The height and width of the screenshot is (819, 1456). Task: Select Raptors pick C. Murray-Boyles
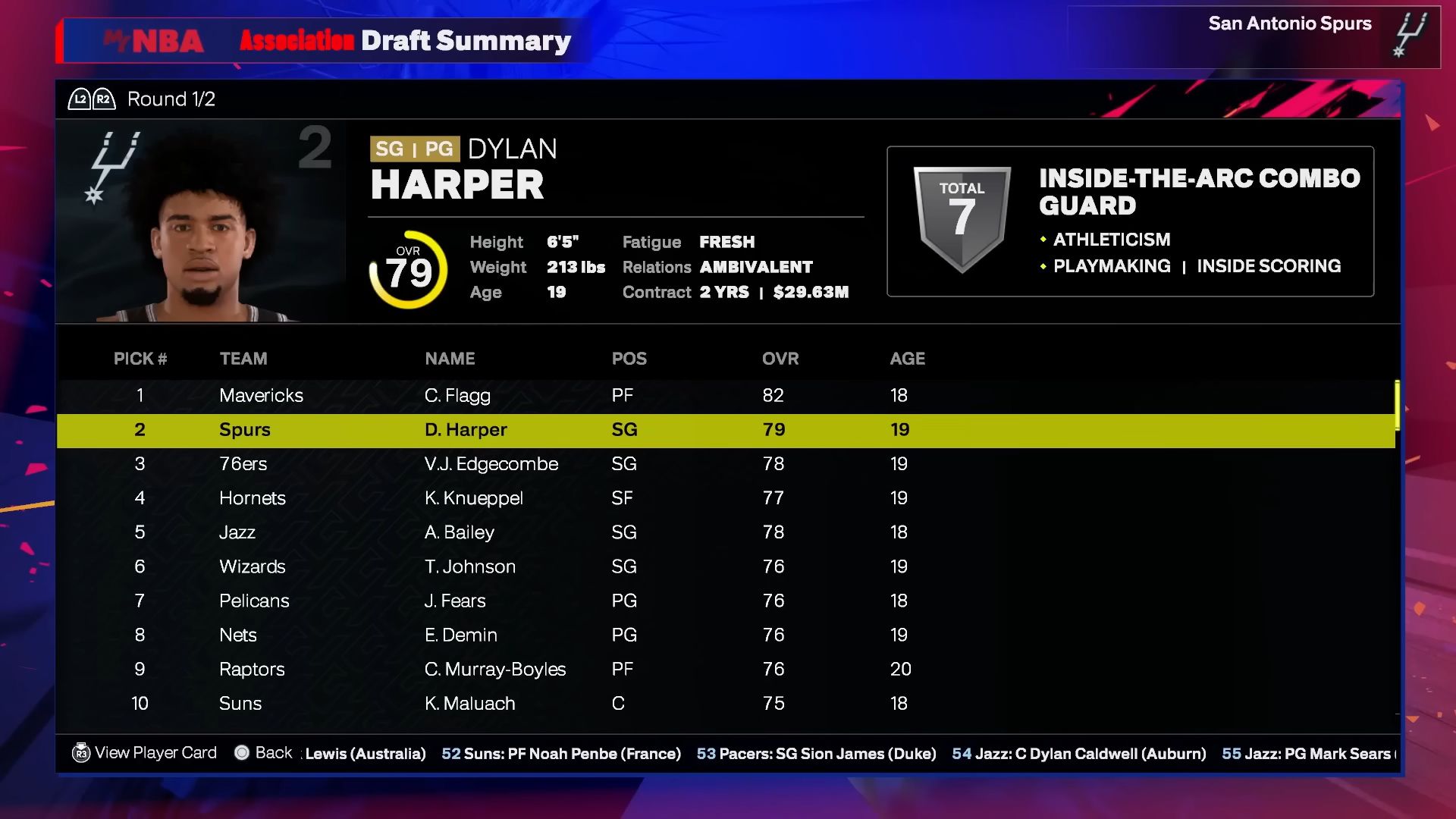[531, 669]
